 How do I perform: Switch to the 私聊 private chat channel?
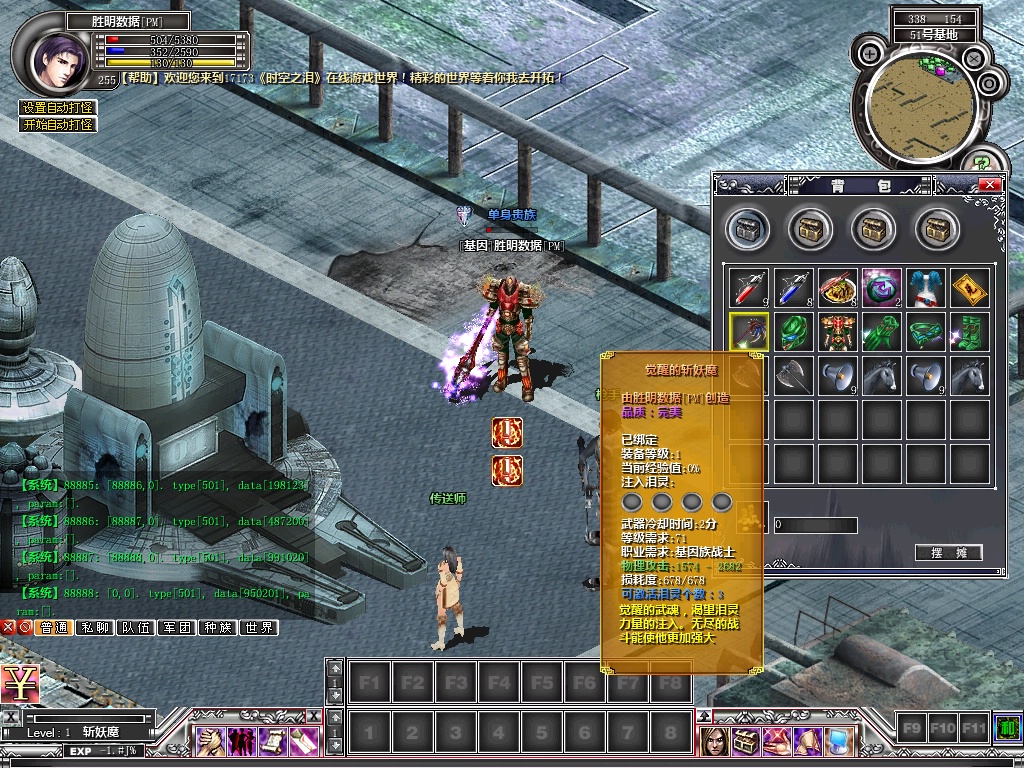(x=95, y=628)
